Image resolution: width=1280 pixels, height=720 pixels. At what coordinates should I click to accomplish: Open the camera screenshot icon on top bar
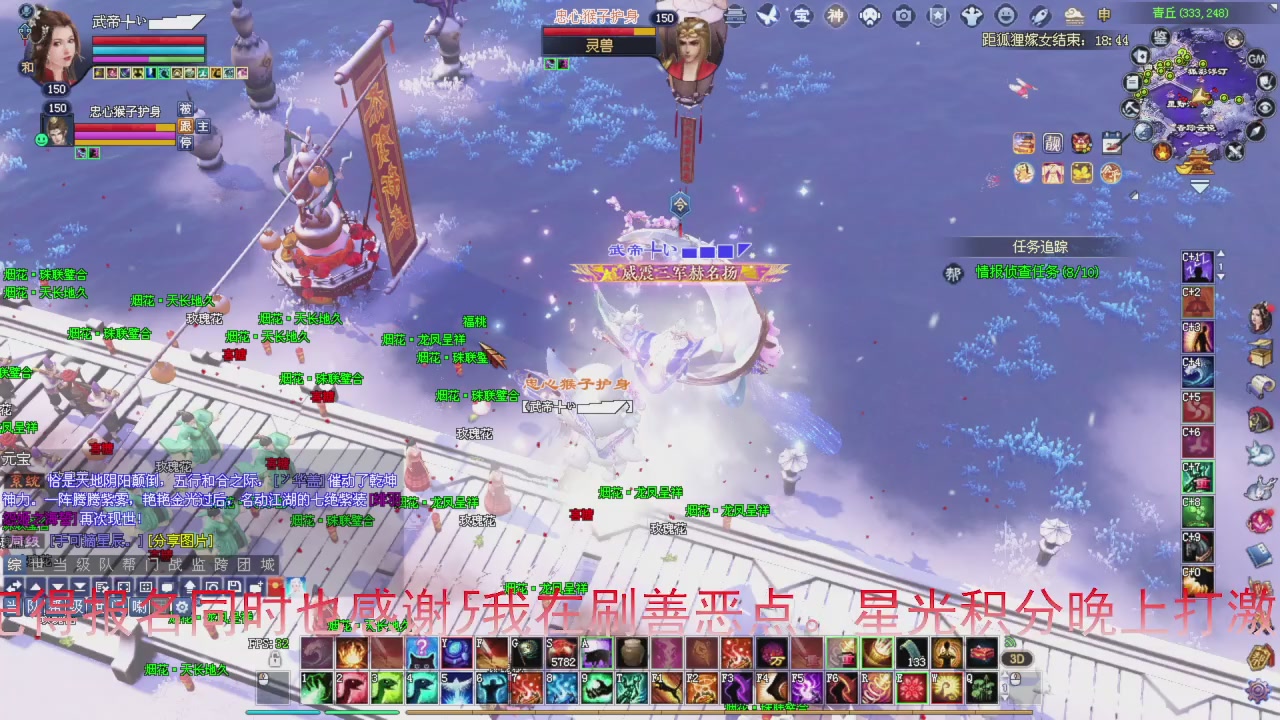point(903,15)
